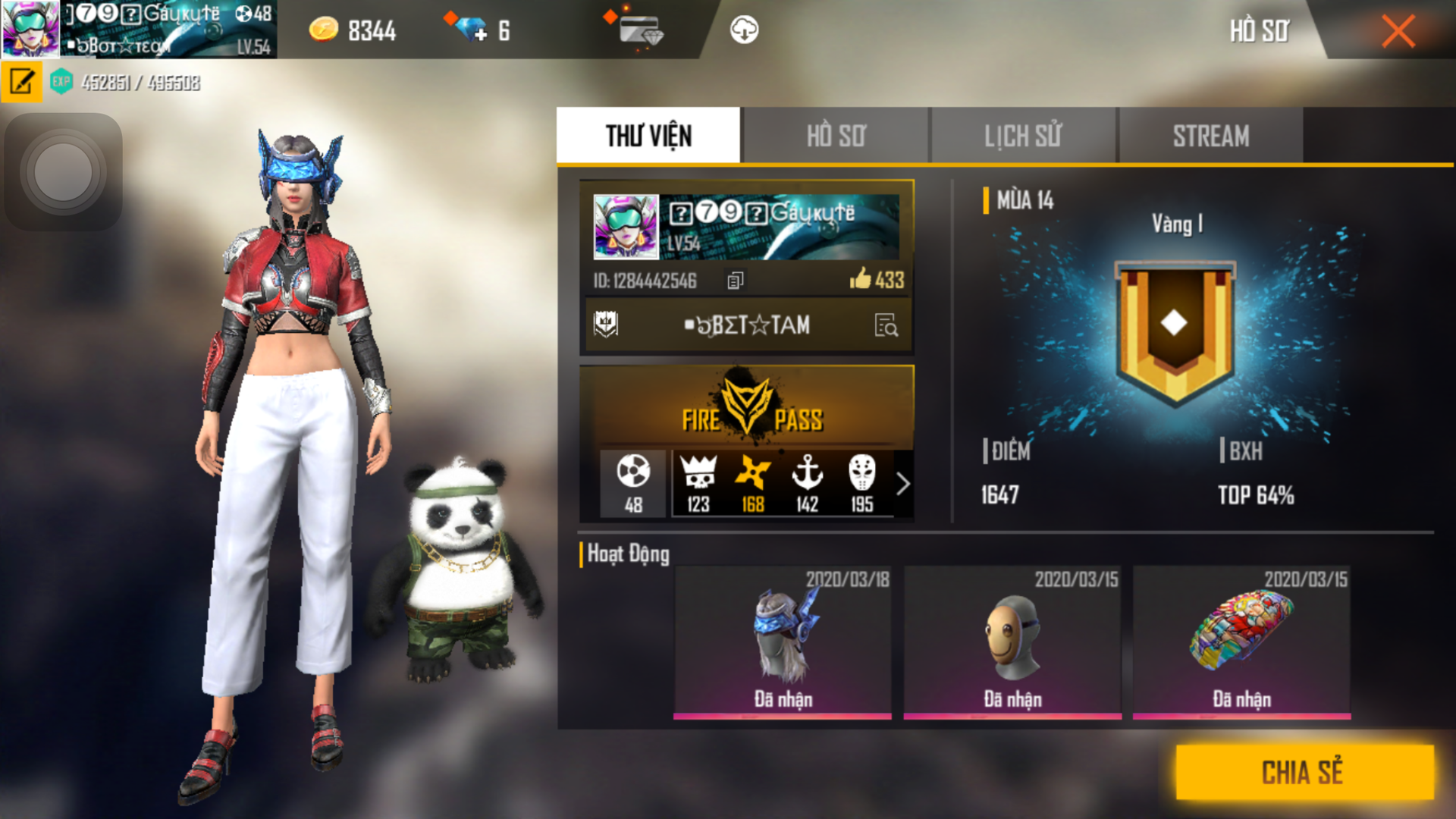Open the Stream tab
Viewport: 1456px width, 819px height.
point(1210,136)
